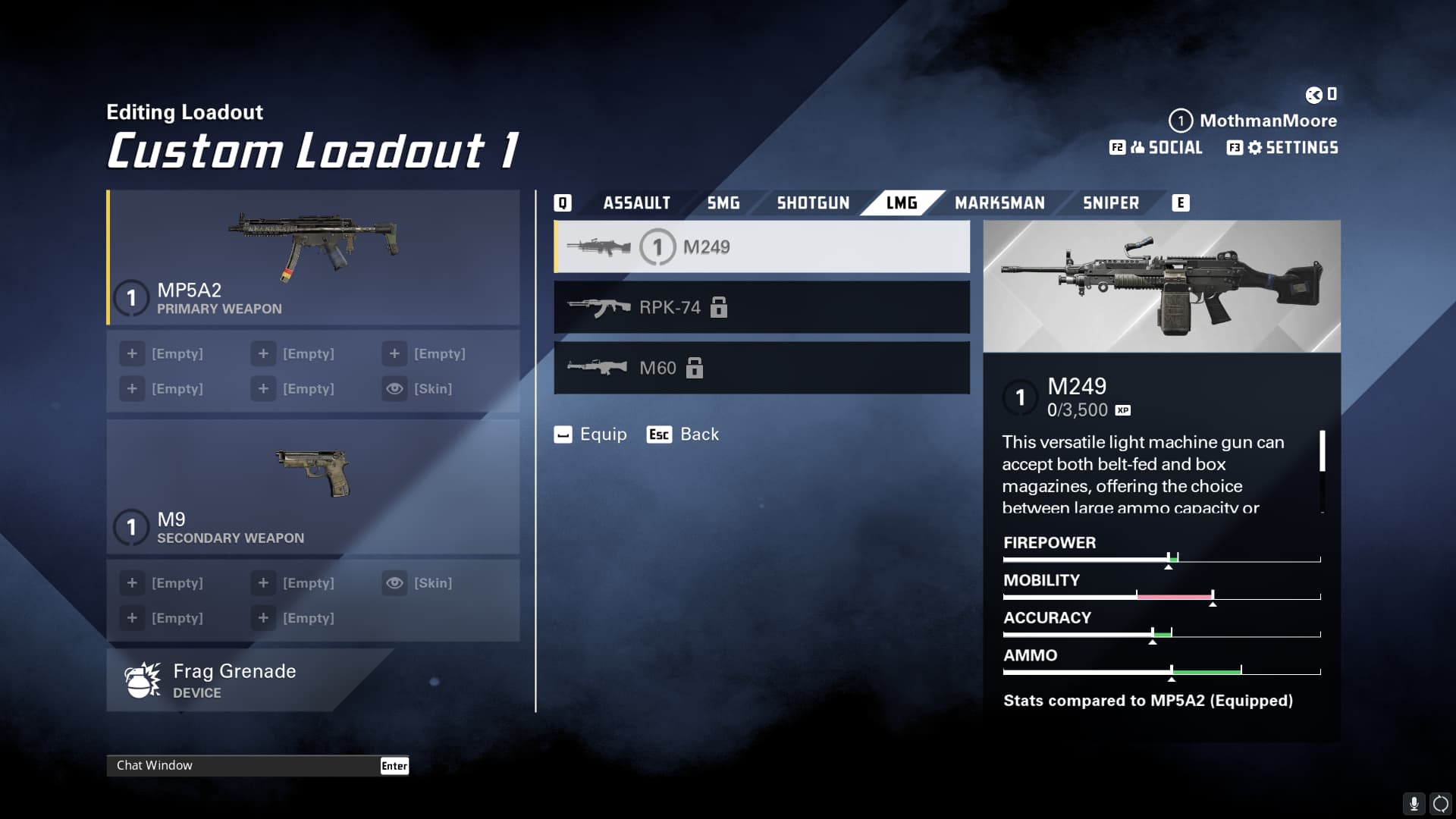Open the Settings menu

click(1283, 148)
